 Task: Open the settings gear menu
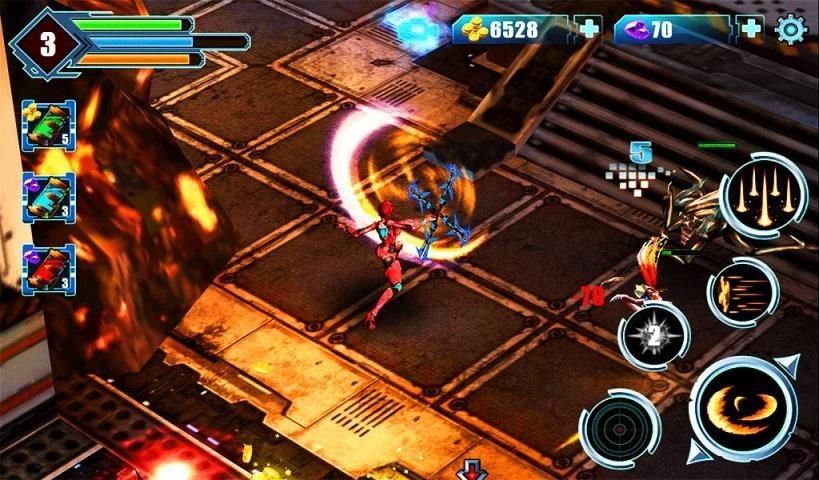coord(791,30)
